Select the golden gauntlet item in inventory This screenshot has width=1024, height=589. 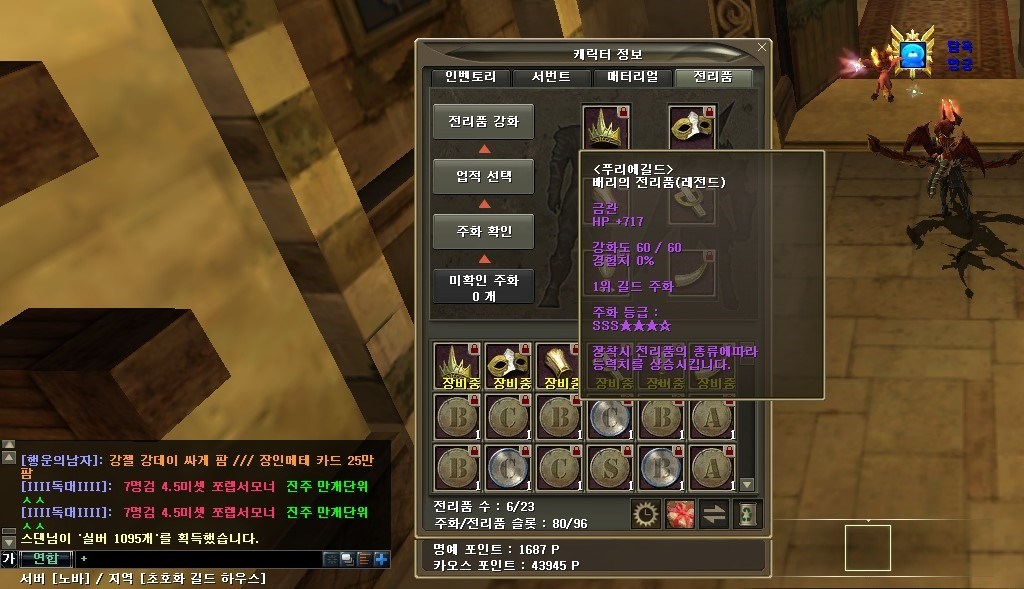point(558,364)
